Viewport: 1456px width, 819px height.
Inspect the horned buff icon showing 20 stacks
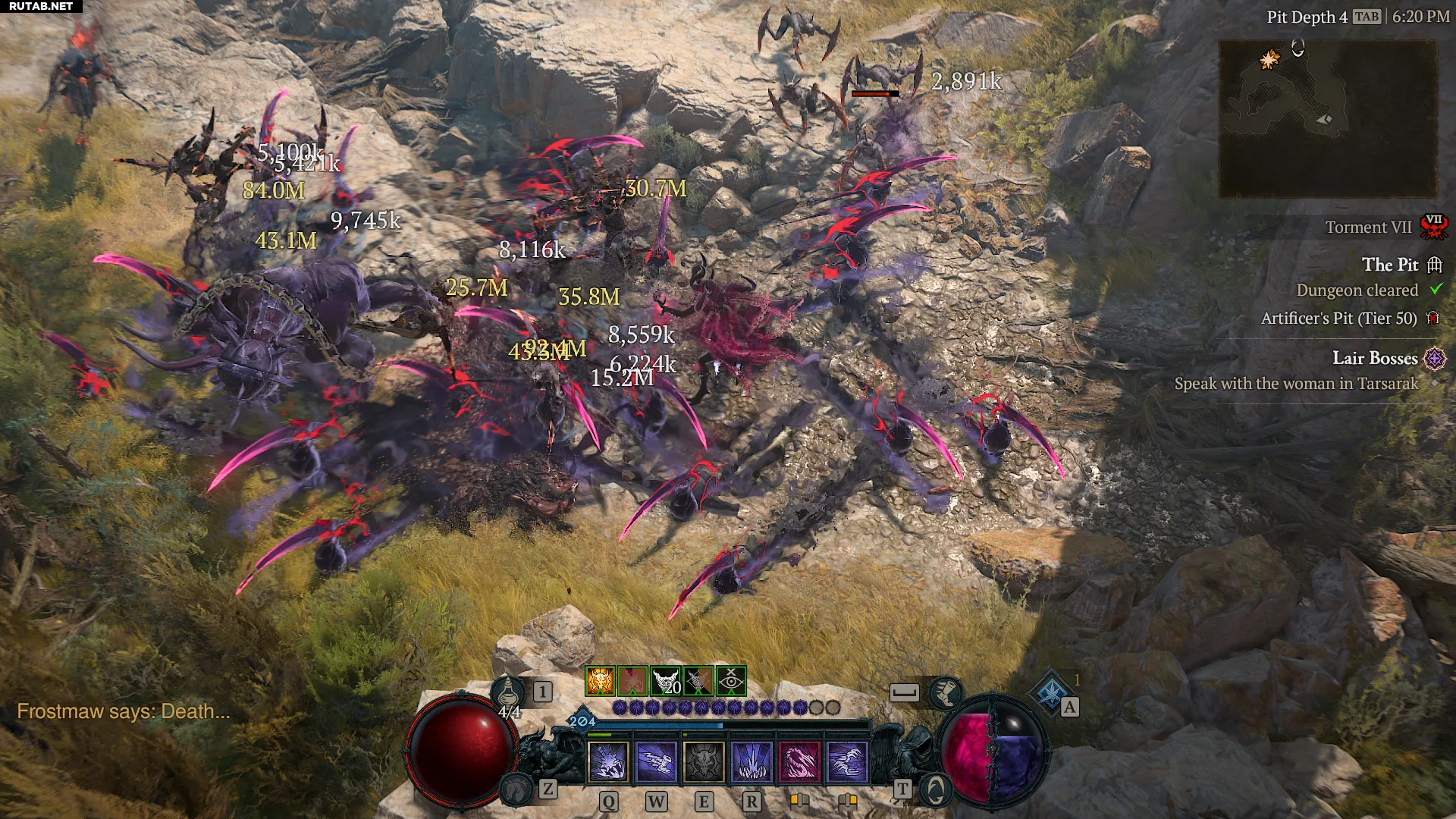point(666,681)
